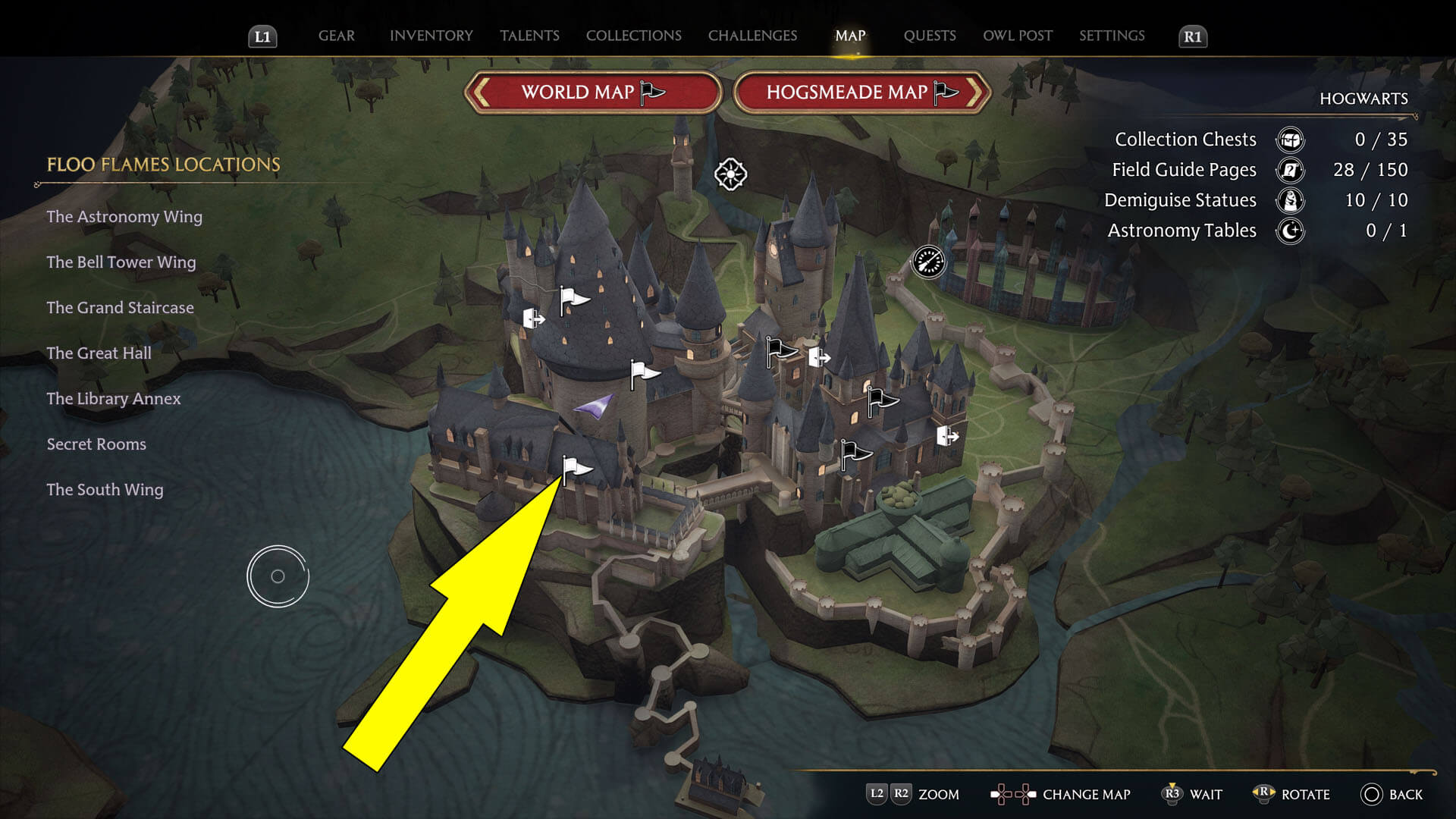
Task: Click the BACK circle button
Action: pyautogui.click(x=1370, y=795)
